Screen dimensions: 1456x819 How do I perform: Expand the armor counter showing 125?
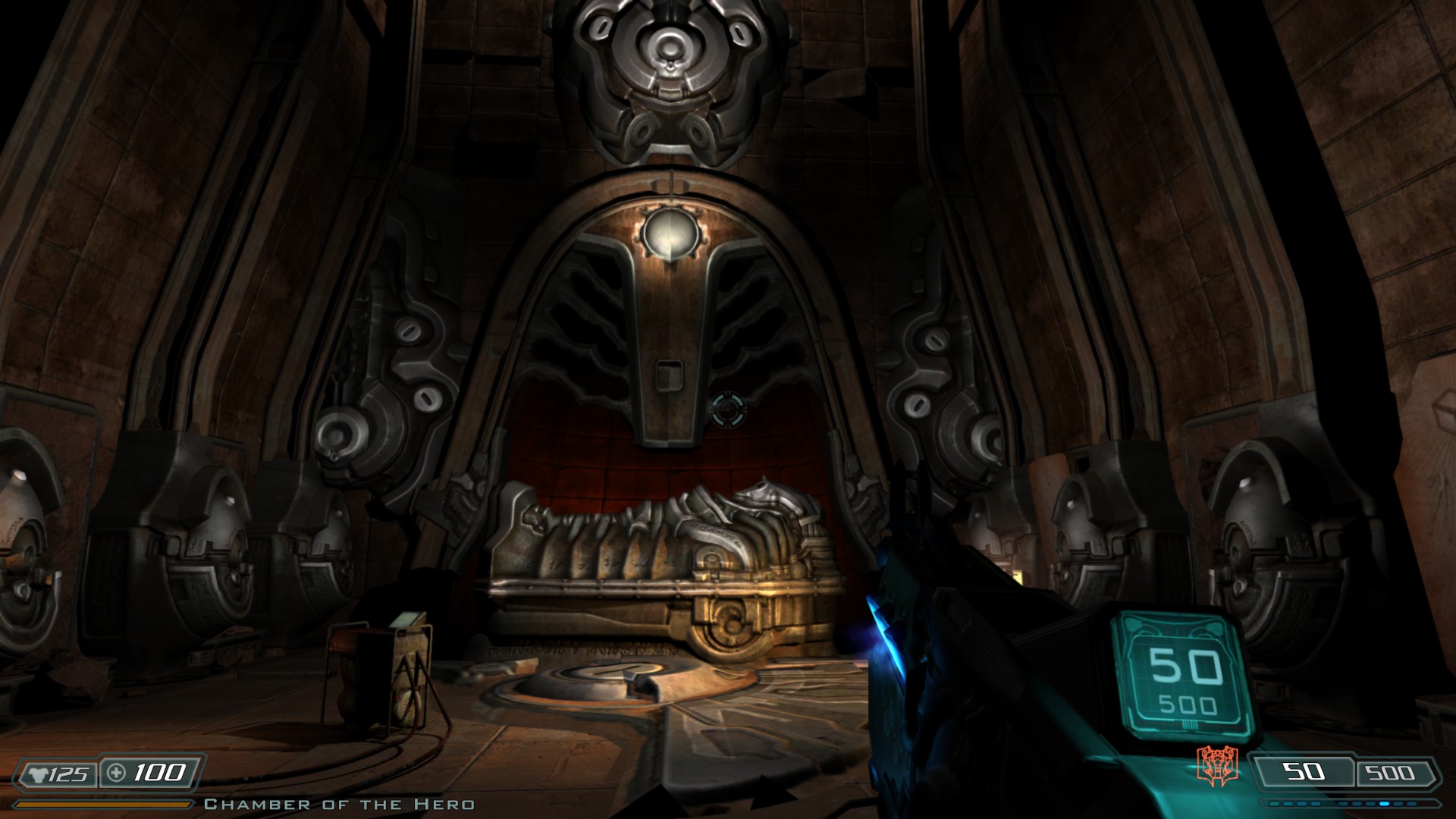click(x=67, y=774)
